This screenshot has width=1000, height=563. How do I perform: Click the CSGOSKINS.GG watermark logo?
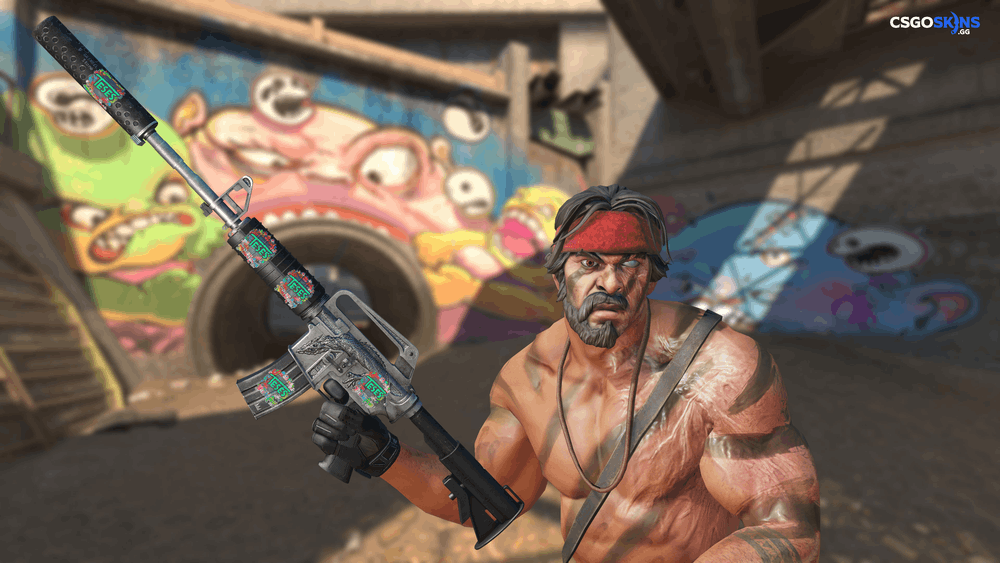click(x=935, y=23)
